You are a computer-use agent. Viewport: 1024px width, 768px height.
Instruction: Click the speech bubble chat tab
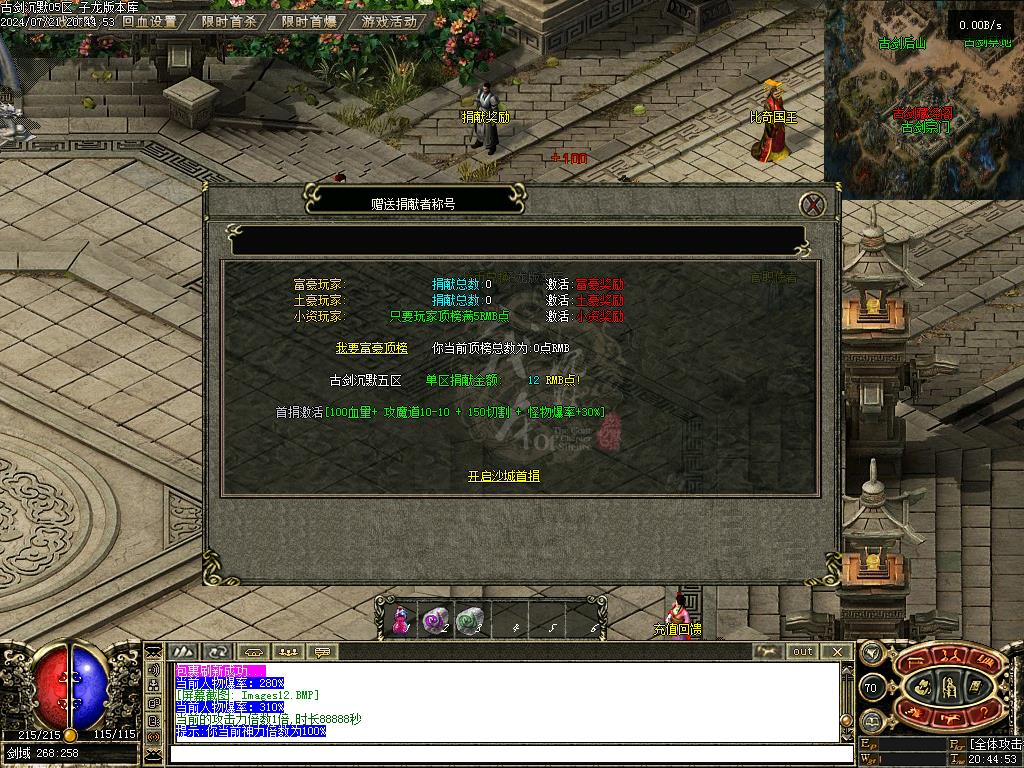coord(322,652)
